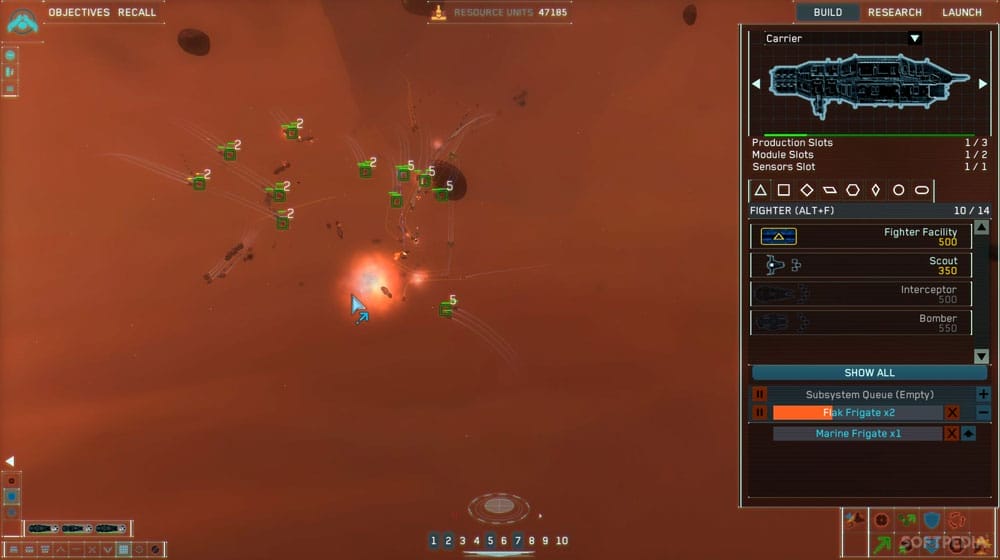Choose the hexagon ship class tab
1000x560 pixels.
point(852,190)
